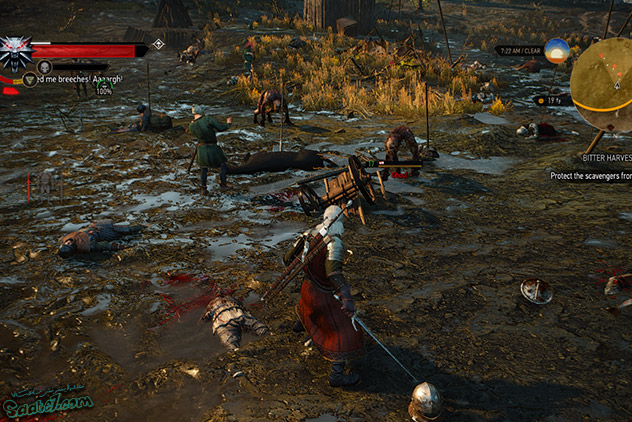632x422 pixels.
Task: Select the active sign diamond icon
Action: click(158, 45)
